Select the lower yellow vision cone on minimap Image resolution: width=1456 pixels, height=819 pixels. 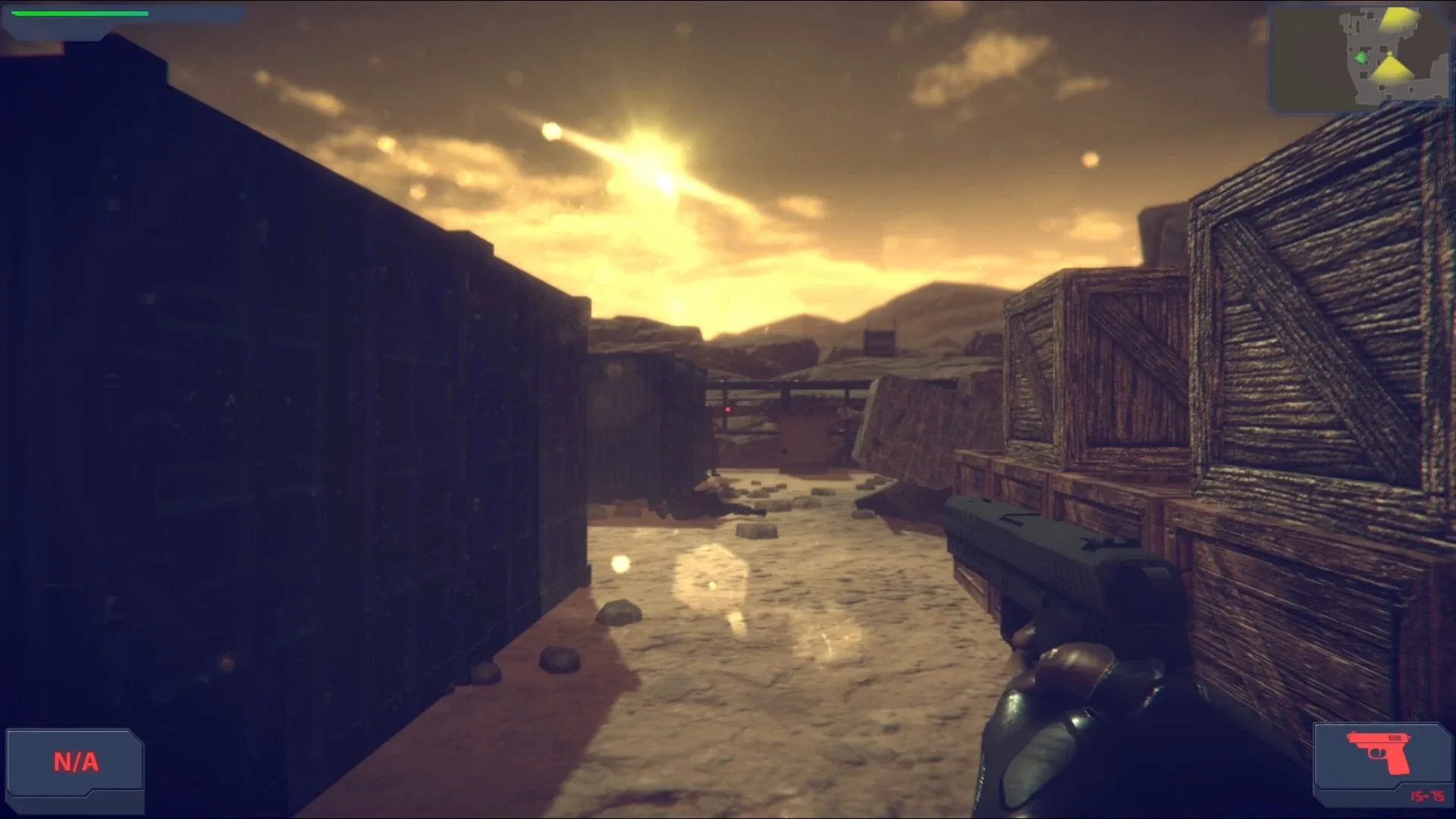tap(1393, 70)
